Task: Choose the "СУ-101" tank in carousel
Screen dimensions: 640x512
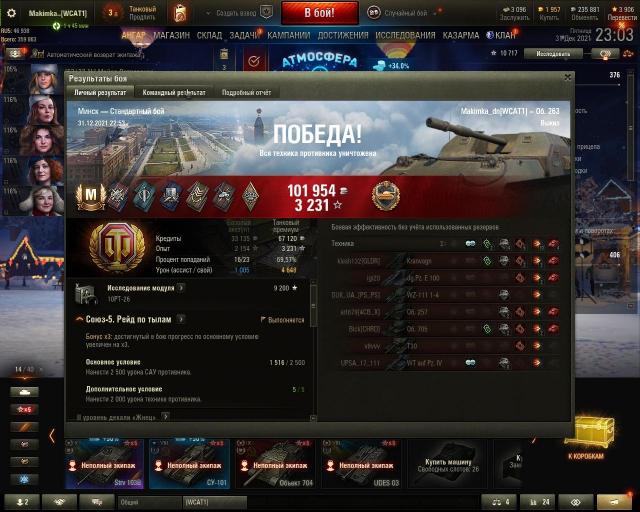Action: 190,464
